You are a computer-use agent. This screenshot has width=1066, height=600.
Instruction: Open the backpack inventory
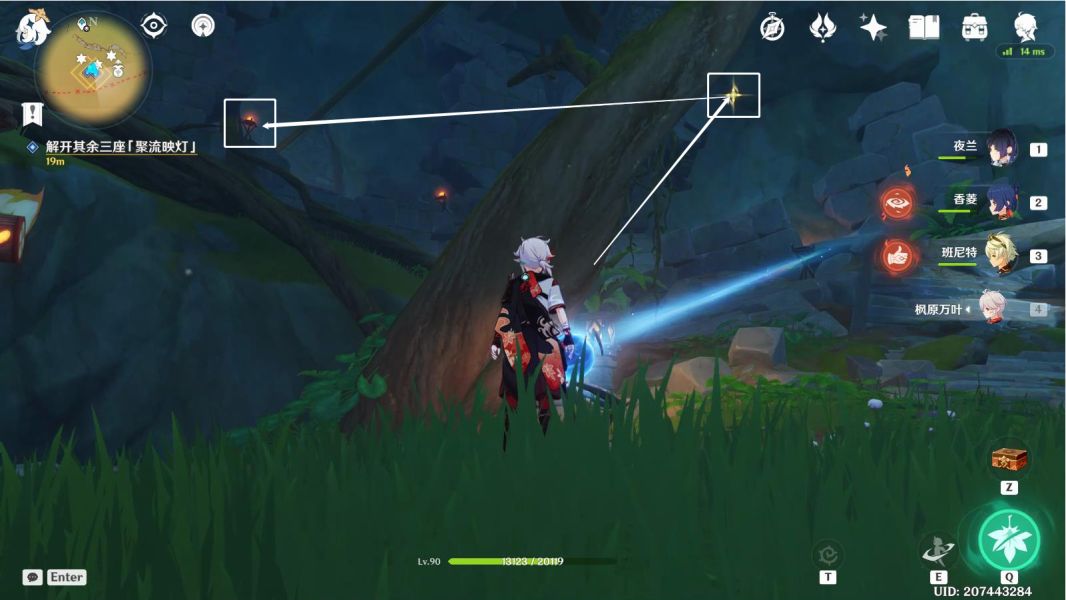click(x=975, y=27)
